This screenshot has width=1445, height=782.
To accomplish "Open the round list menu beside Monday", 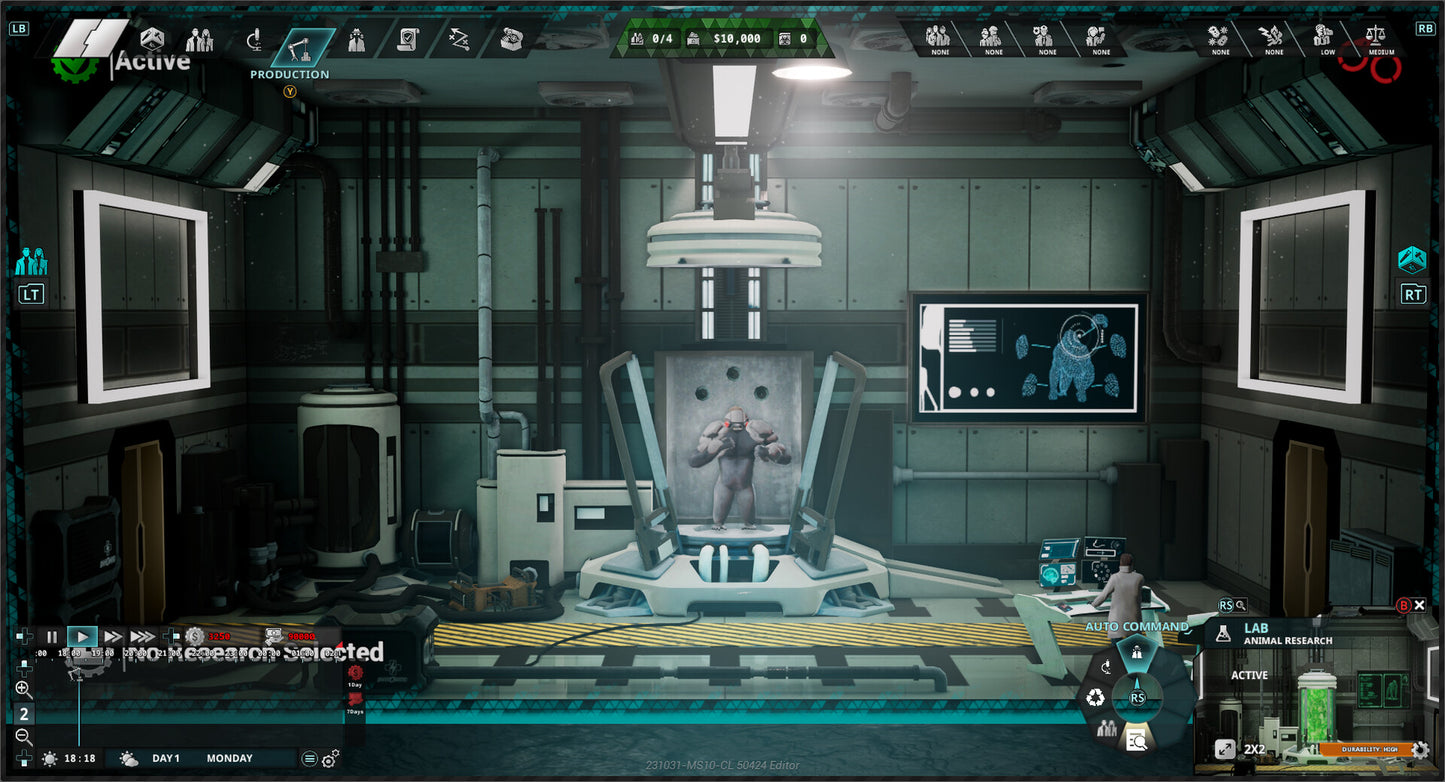I will (x=310, y=759).
